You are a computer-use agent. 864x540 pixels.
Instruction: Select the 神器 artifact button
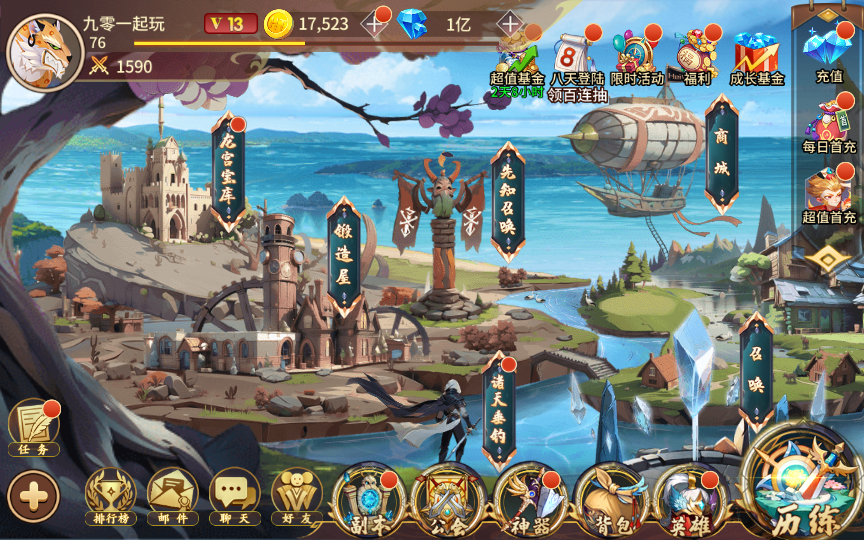[x=530, y=497]
